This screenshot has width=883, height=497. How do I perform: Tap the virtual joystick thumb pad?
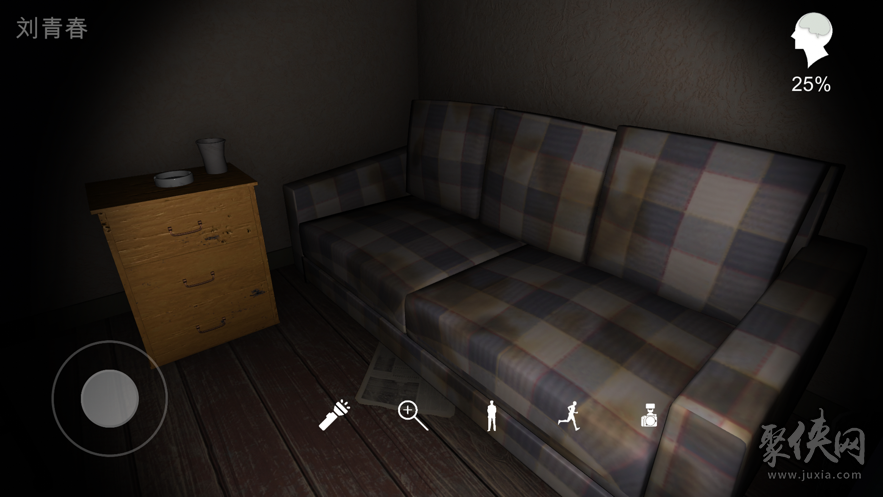coord(109,398)
